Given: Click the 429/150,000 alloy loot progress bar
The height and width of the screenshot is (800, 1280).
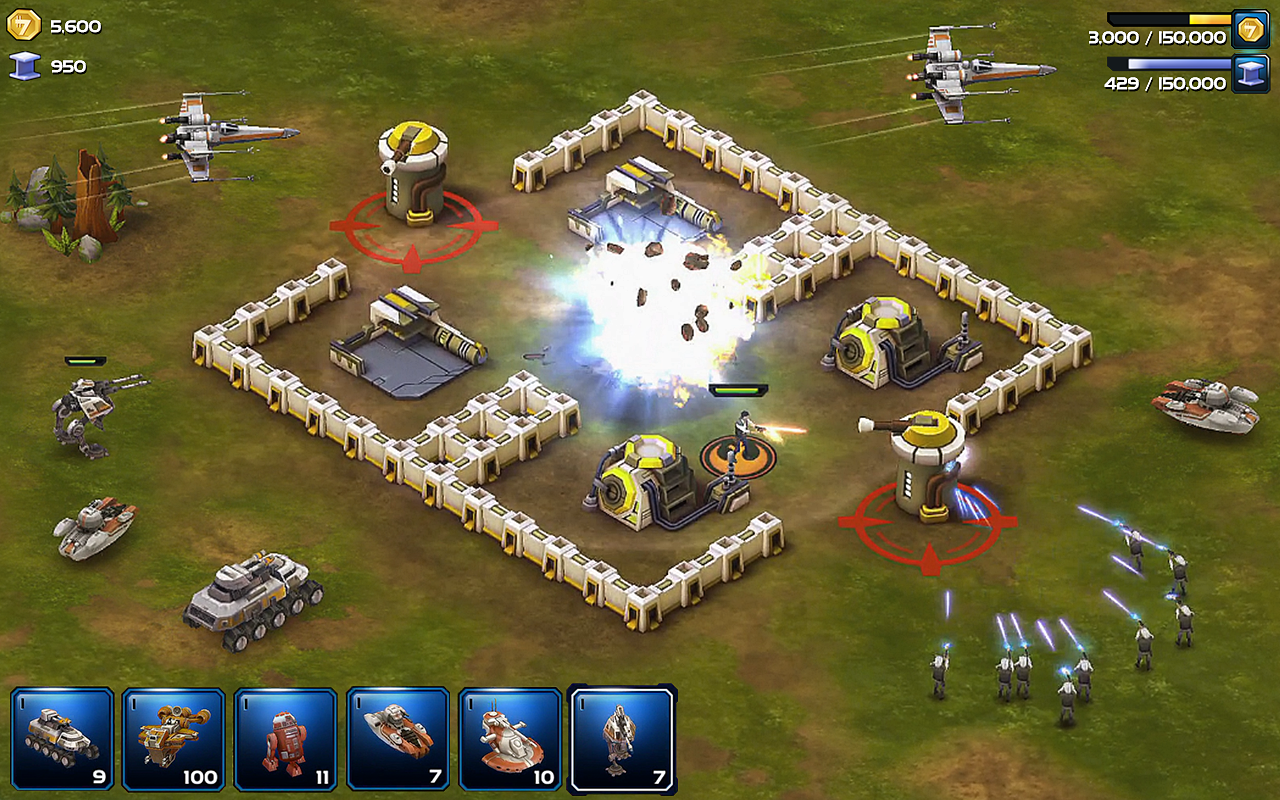Looking at the screenshot, I should click(x=1170, y=65).
